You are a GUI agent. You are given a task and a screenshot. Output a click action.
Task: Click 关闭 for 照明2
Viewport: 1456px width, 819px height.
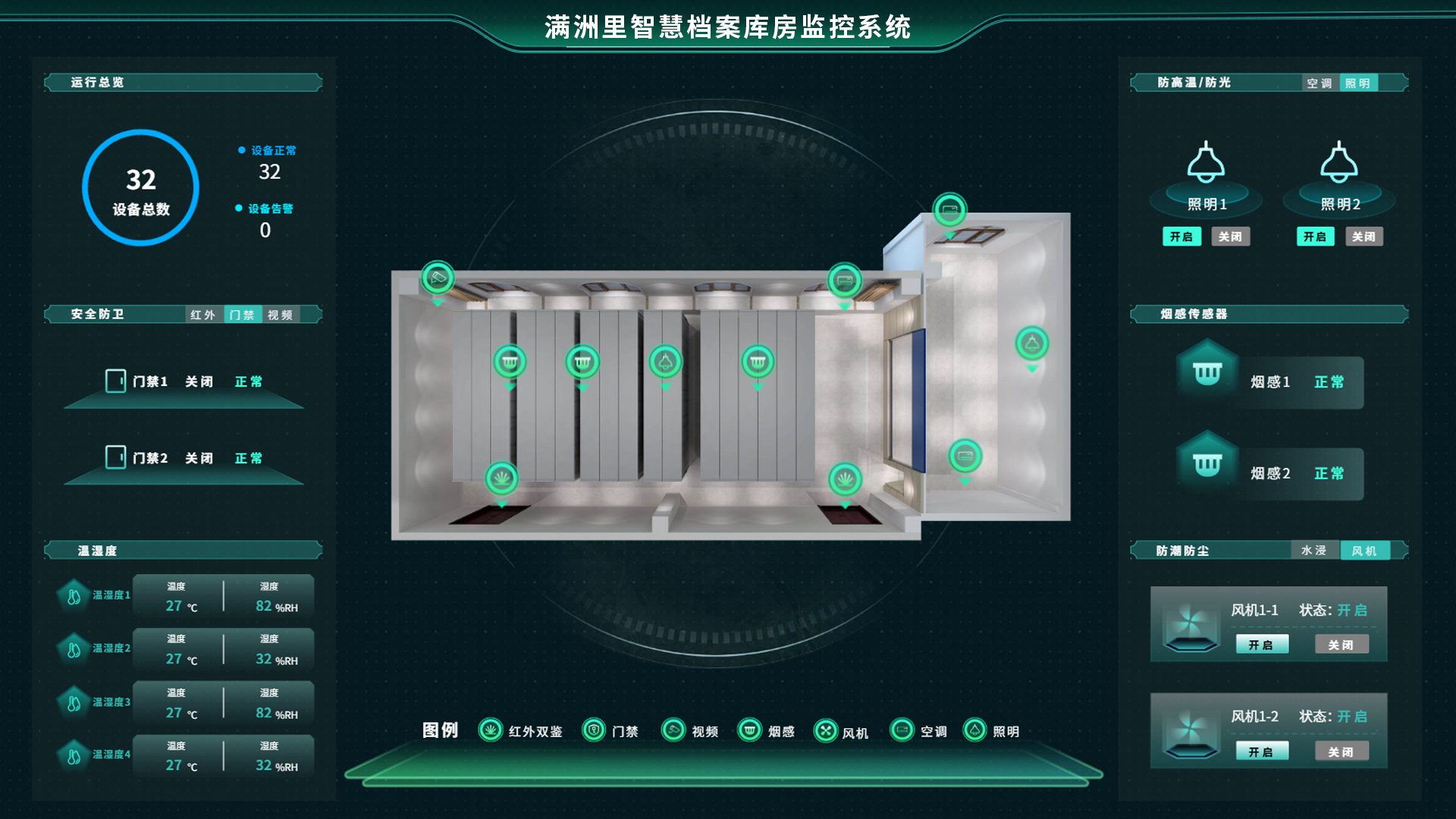1363,237
